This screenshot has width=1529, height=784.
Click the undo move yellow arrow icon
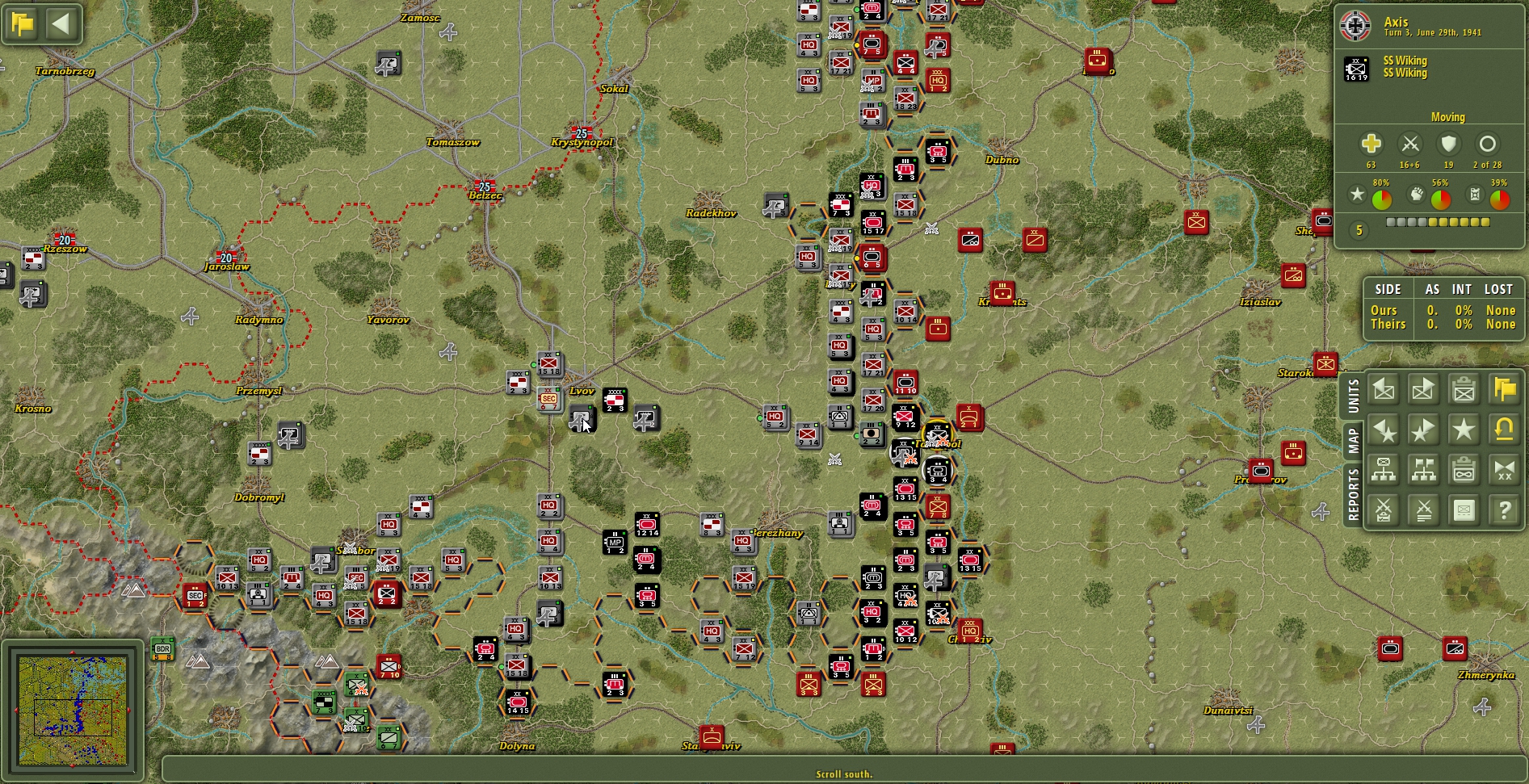coord(1504,430)
